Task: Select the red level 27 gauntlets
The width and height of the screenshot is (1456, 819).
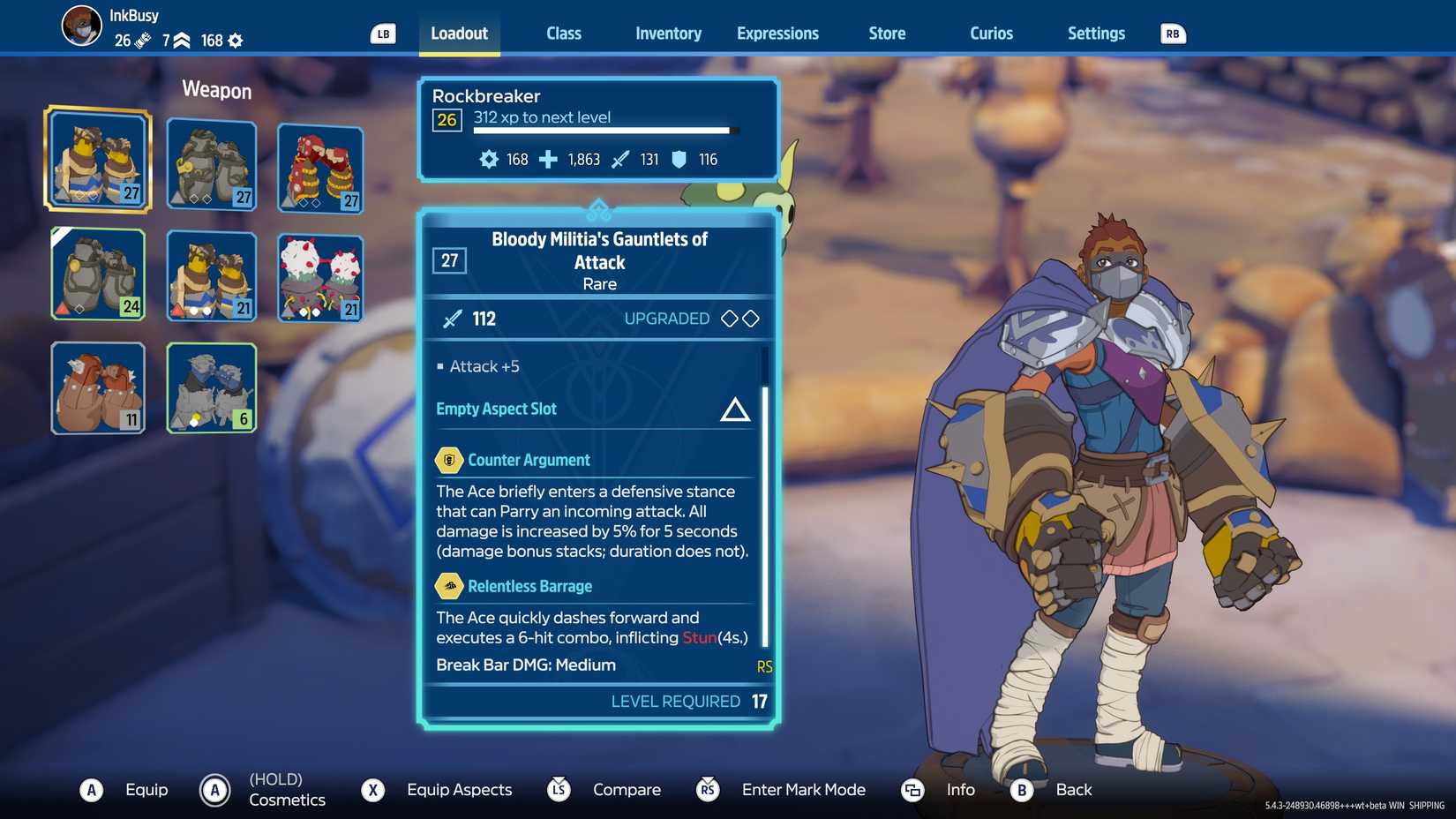Action: pyautogui.click(x=320, y=168)
